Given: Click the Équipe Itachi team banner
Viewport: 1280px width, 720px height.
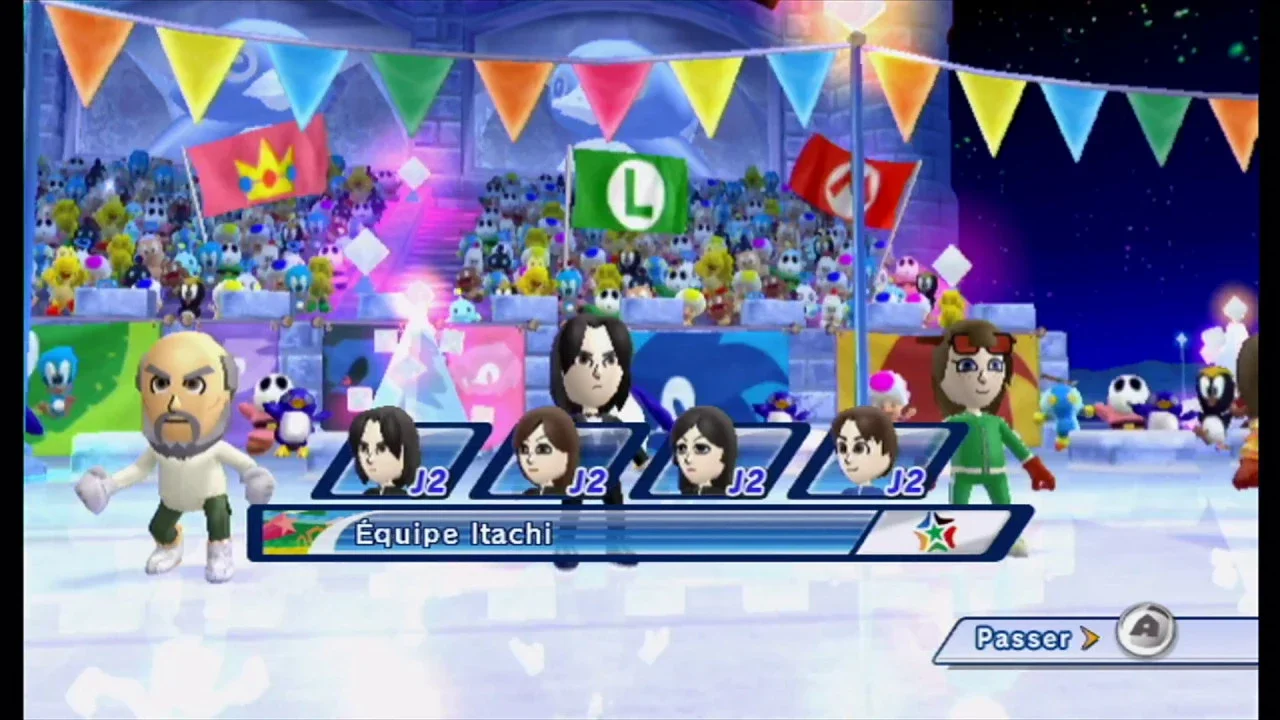Looking at the screenshot, I should click(x=640, y=534).
